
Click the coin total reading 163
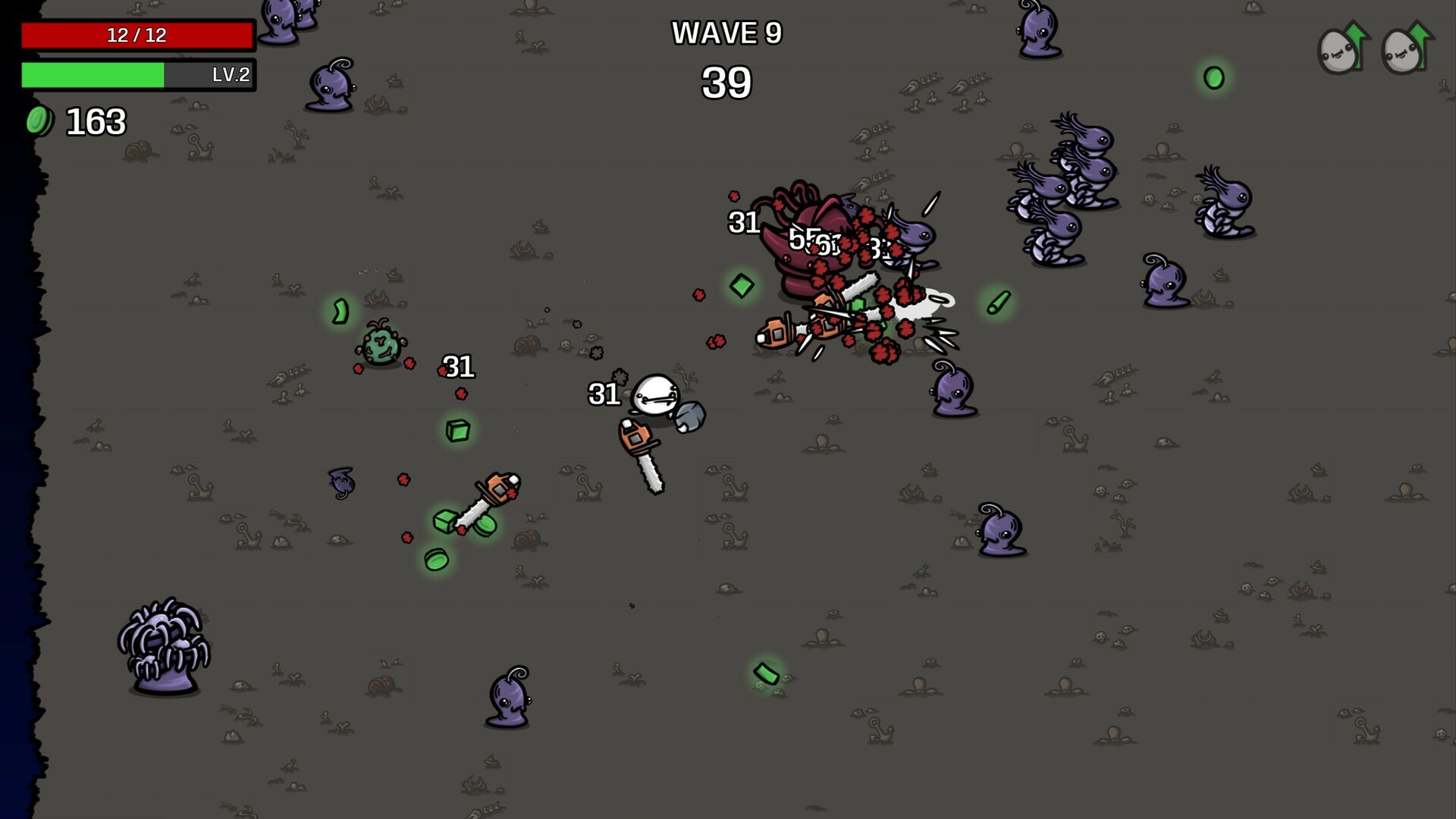tap(96, 120)
